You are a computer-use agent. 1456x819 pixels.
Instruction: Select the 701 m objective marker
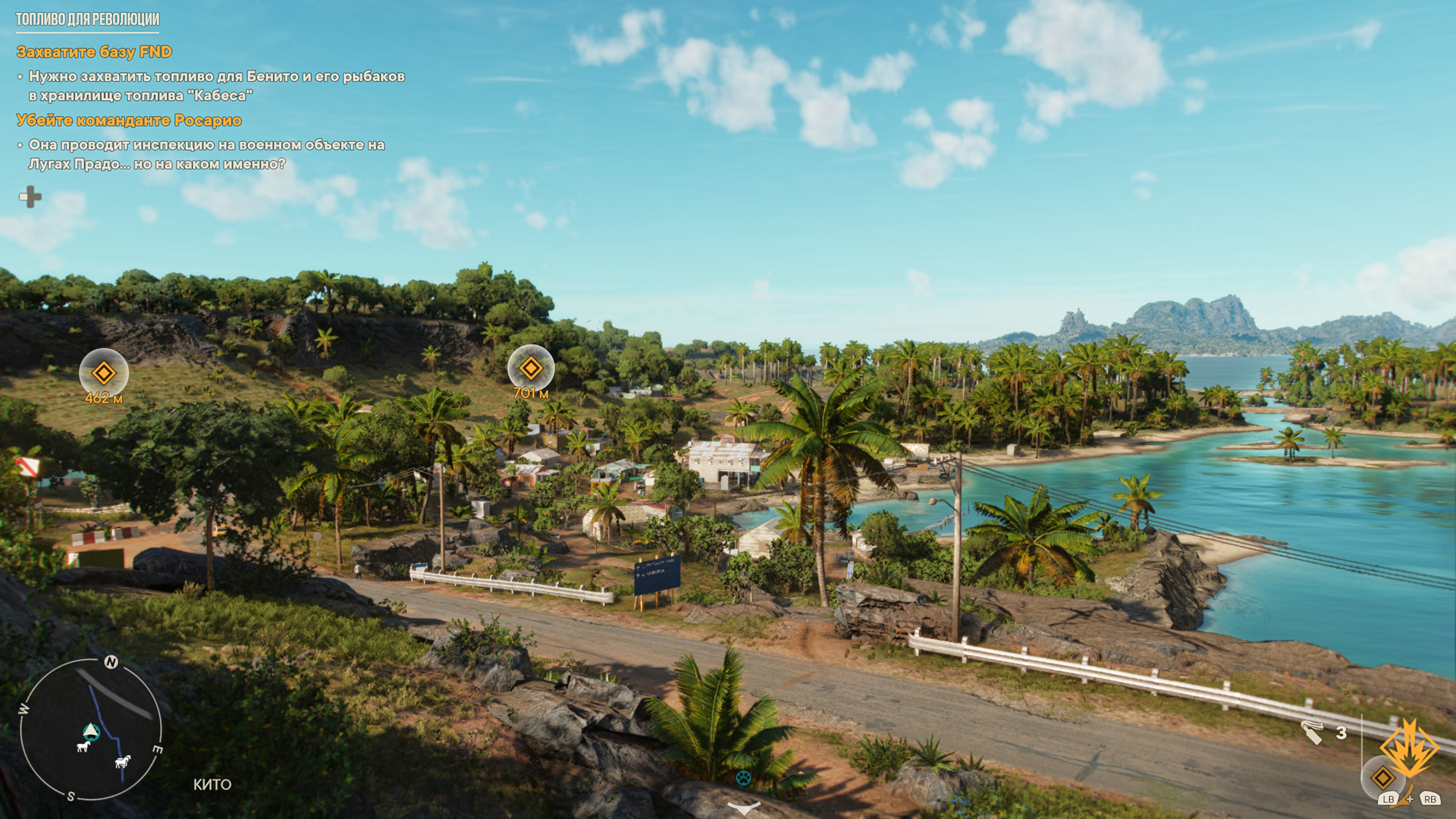(531, 369)
